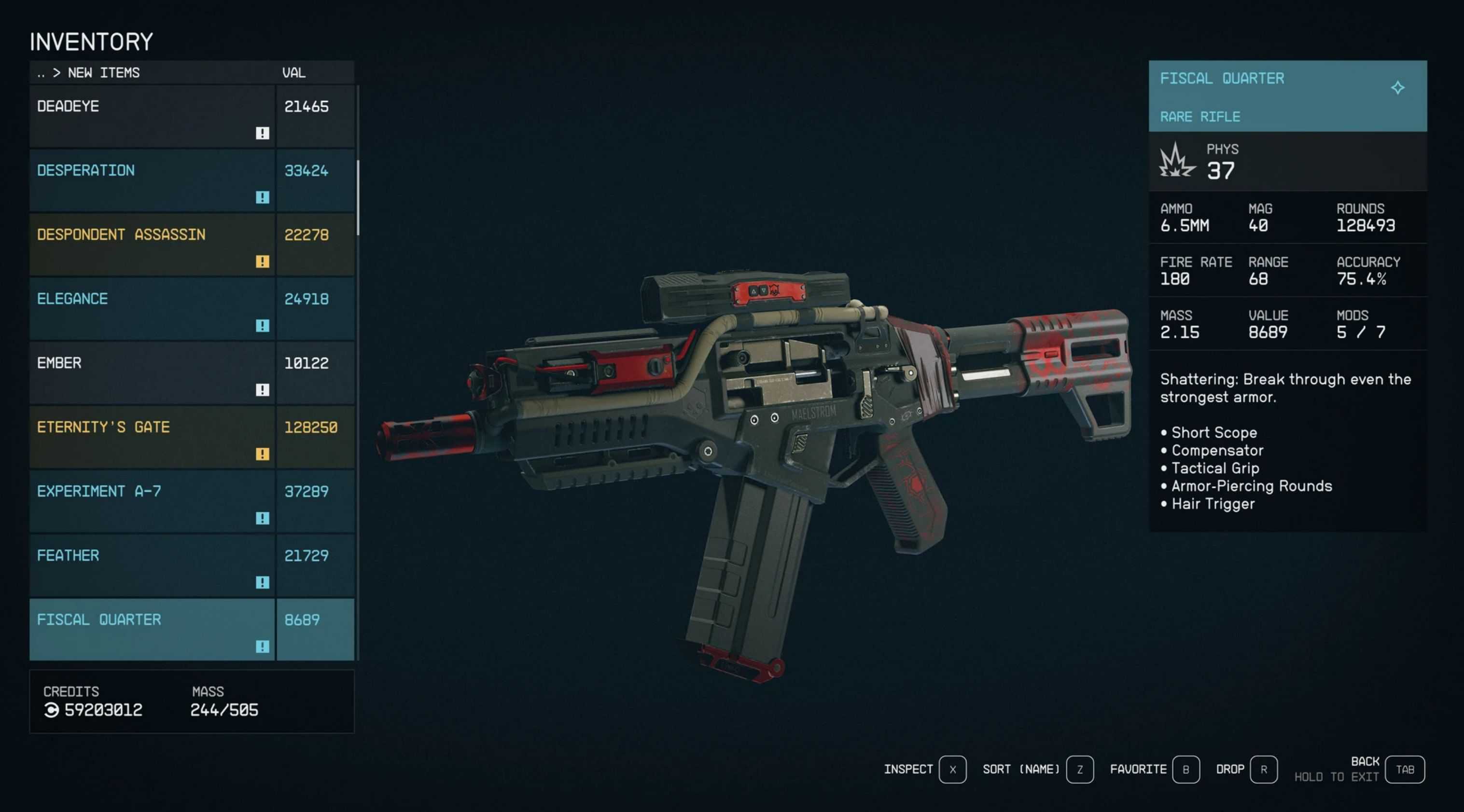Screen dimensions: 1464x812
Task: Mark weapon with the Favorite button
Action: tap(1185, 770)
